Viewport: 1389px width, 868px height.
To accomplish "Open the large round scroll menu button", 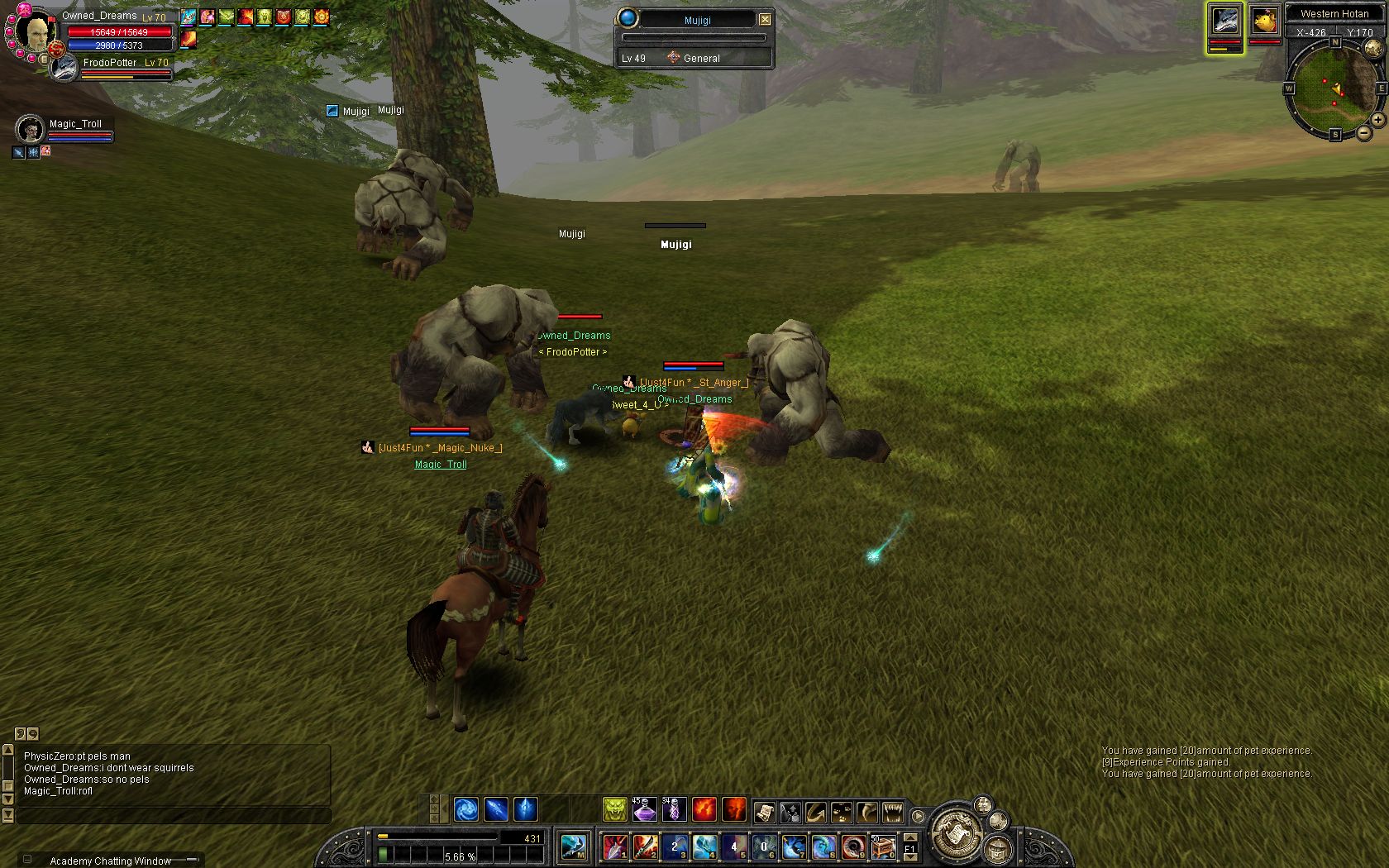I will point(956,831).
